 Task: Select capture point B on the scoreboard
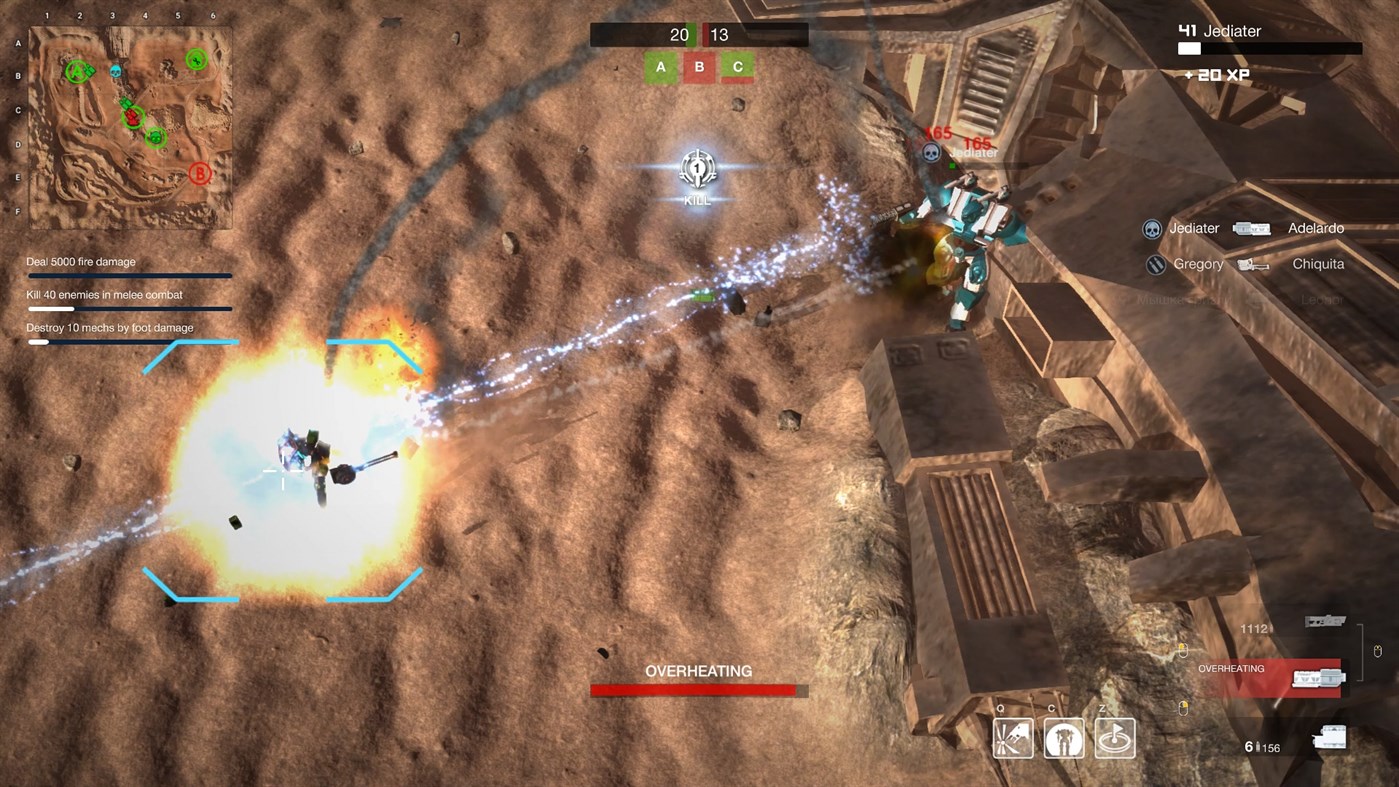(699, 67)
